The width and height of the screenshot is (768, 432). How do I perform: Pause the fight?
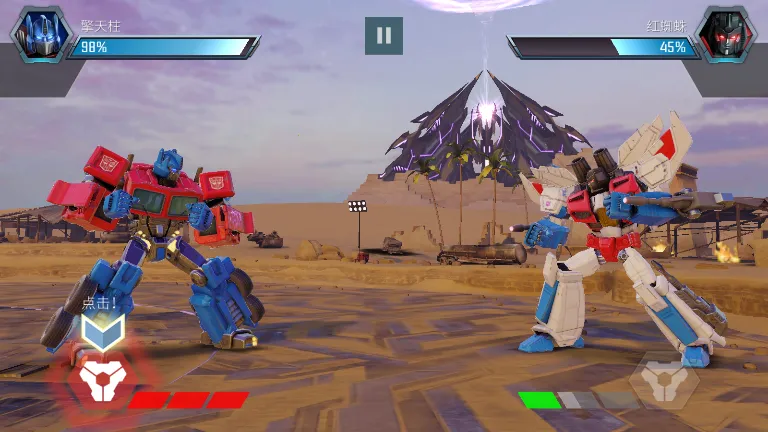click(384, 36)
